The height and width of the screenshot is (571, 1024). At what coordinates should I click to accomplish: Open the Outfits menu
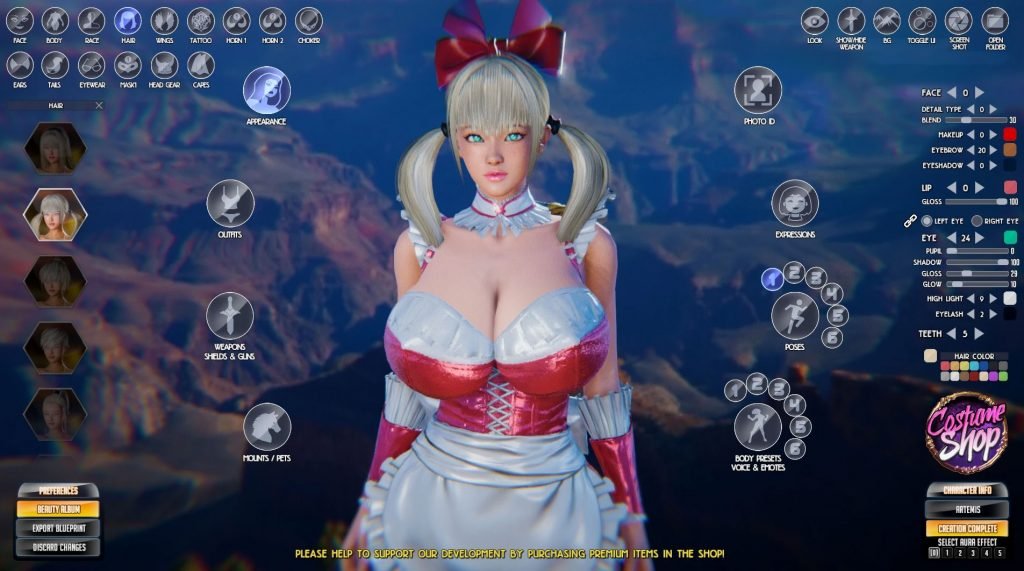click(230, 203)
